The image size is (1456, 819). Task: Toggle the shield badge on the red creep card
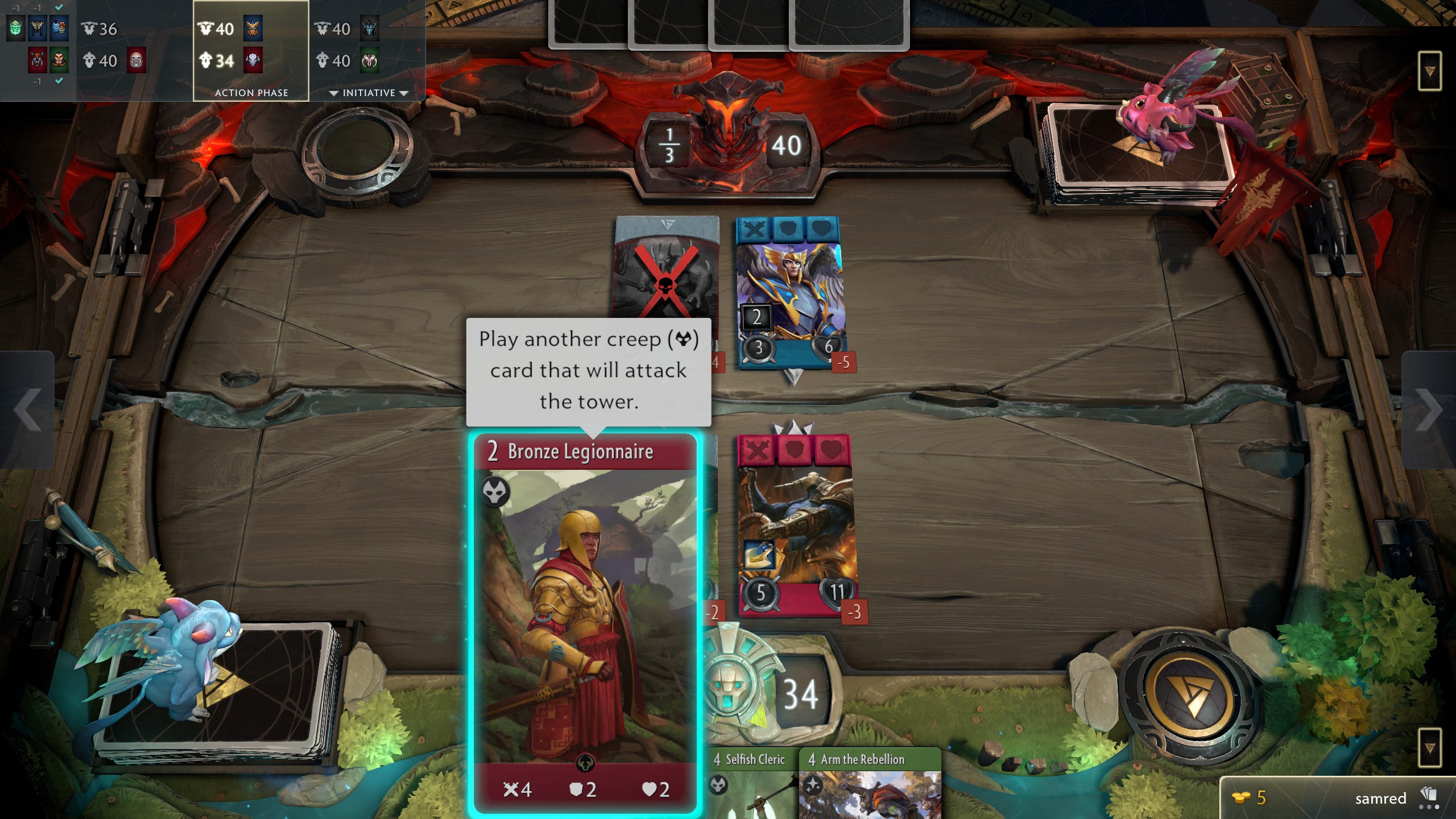click(794, 449)
